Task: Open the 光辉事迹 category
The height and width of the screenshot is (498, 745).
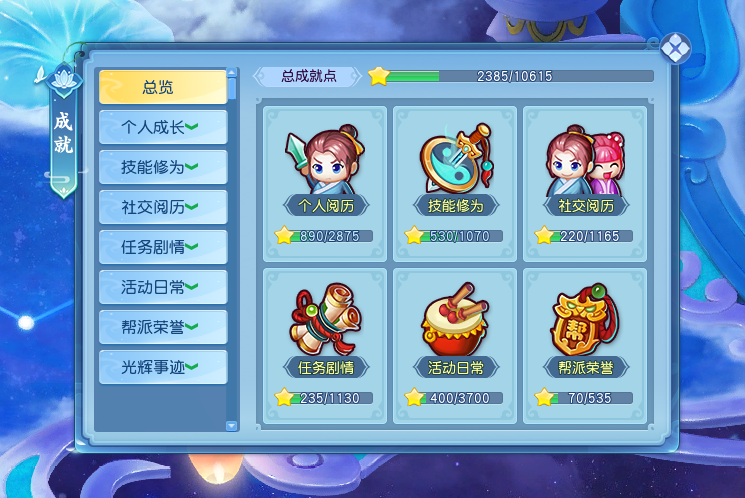Action: [x=162, y=367]
